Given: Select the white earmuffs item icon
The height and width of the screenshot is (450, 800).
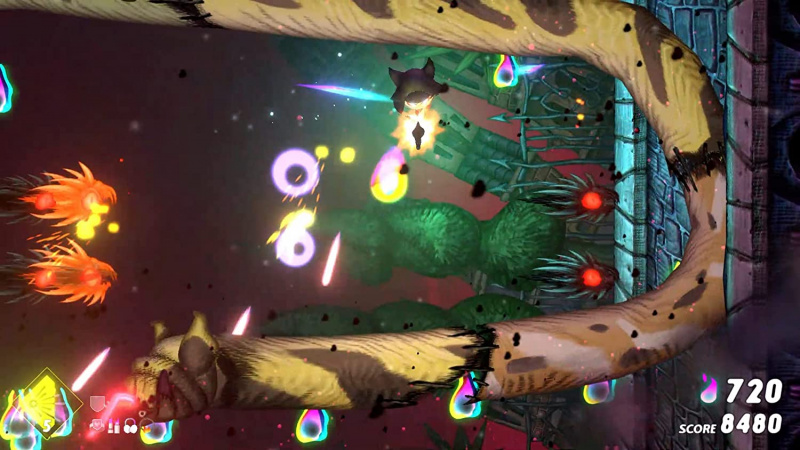Looking at the screenshot, I should pyautogui.click(x=130, y=427).
